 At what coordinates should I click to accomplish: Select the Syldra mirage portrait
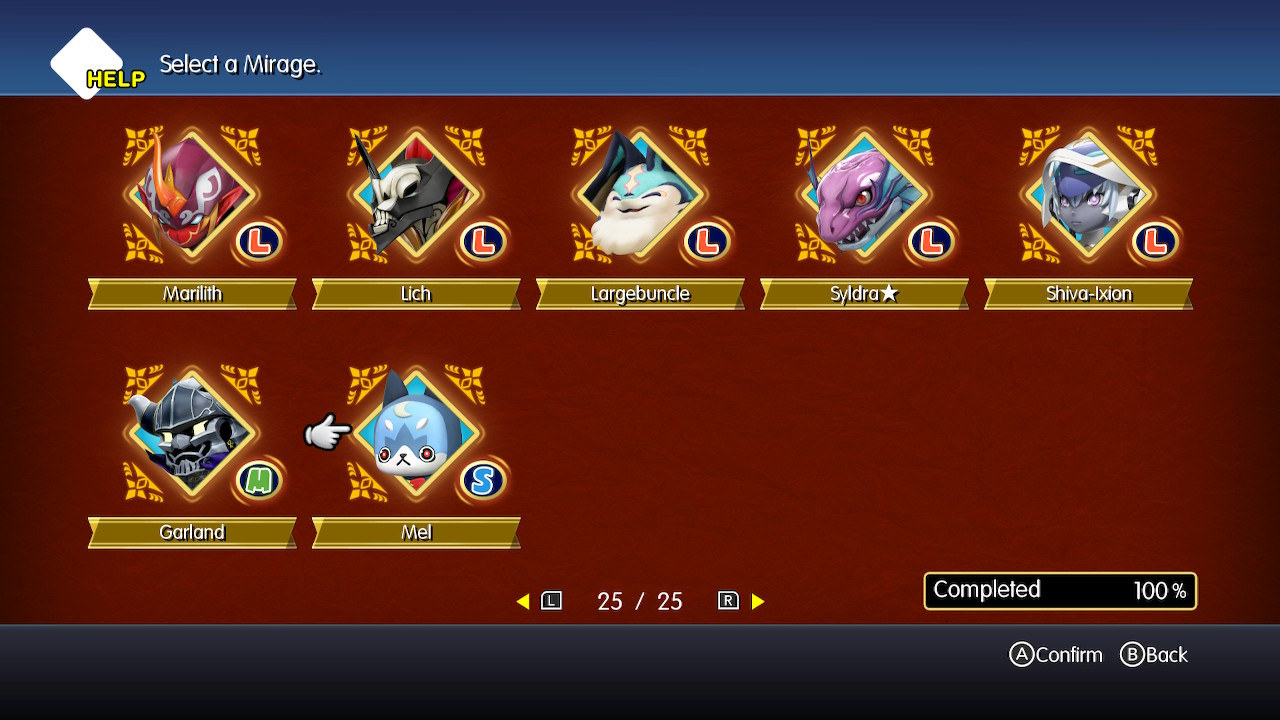coord(864,195)
